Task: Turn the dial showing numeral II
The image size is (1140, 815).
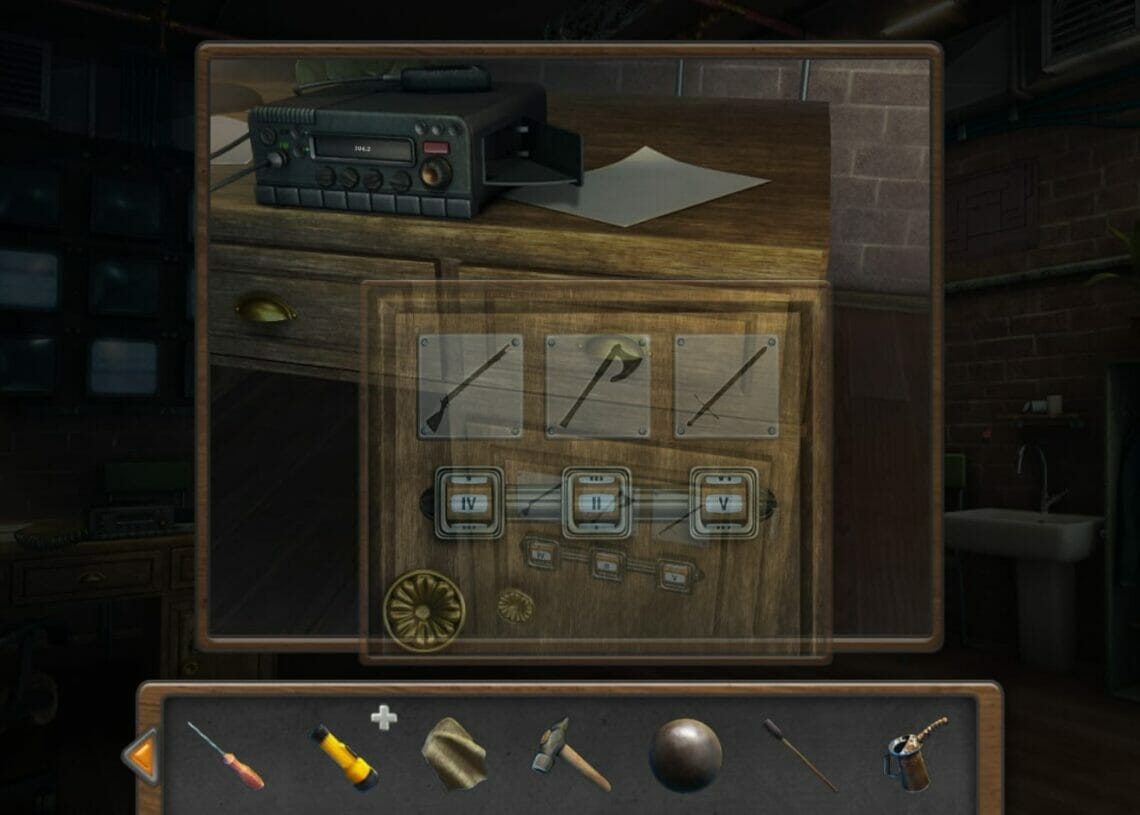Action: click(x=596, y=502)
